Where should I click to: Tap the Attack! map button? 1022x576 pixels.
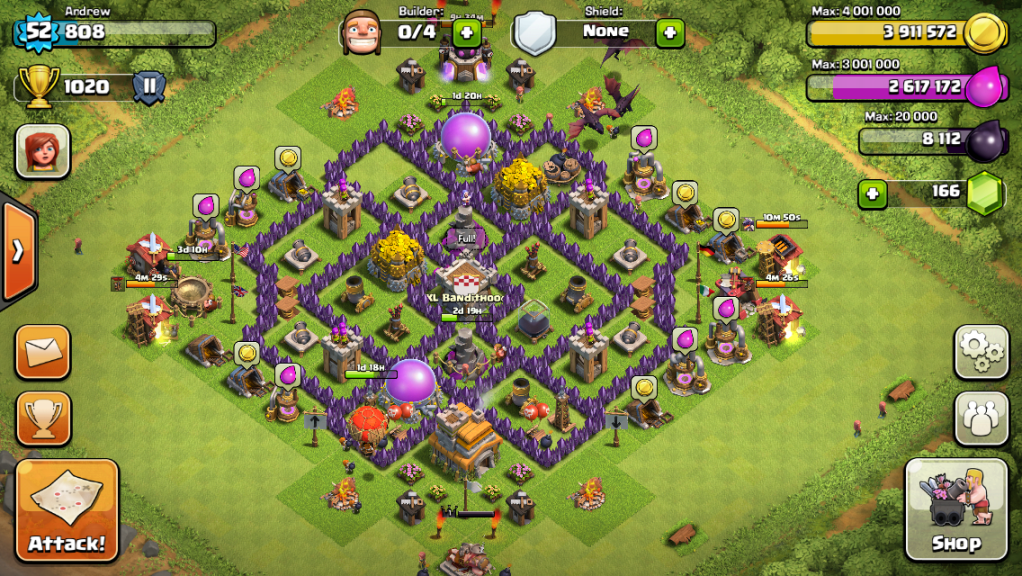point(67,509)
